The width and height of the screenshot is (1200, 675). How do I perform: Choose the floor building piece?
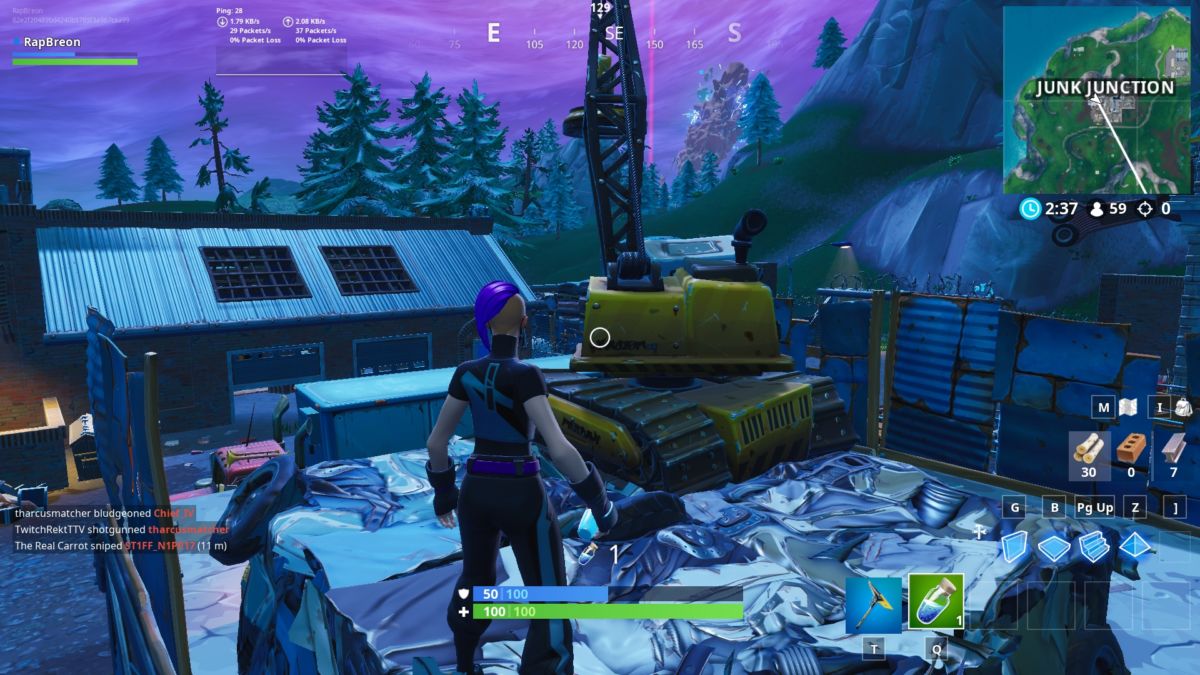pyautogui.click(x=1054, y=547)
